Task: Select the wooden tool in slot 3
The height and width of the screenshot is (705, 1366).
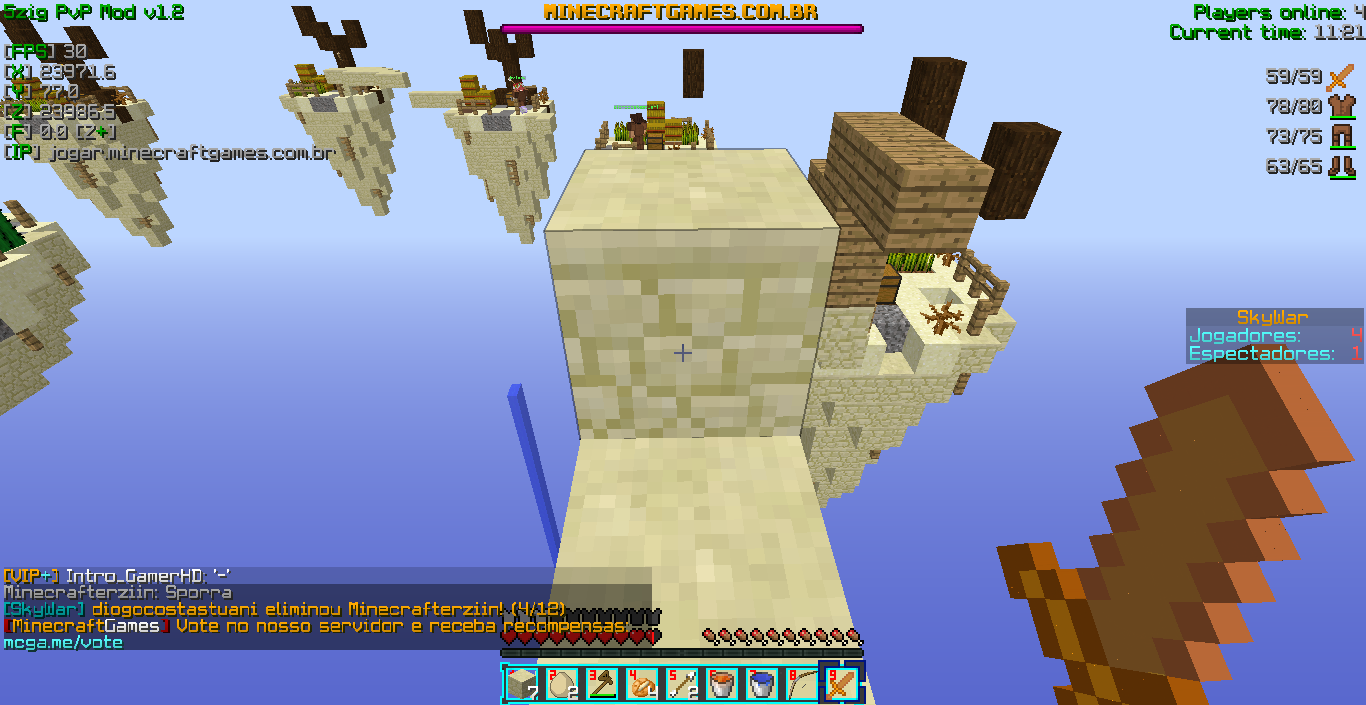Action: pos(602,685)
